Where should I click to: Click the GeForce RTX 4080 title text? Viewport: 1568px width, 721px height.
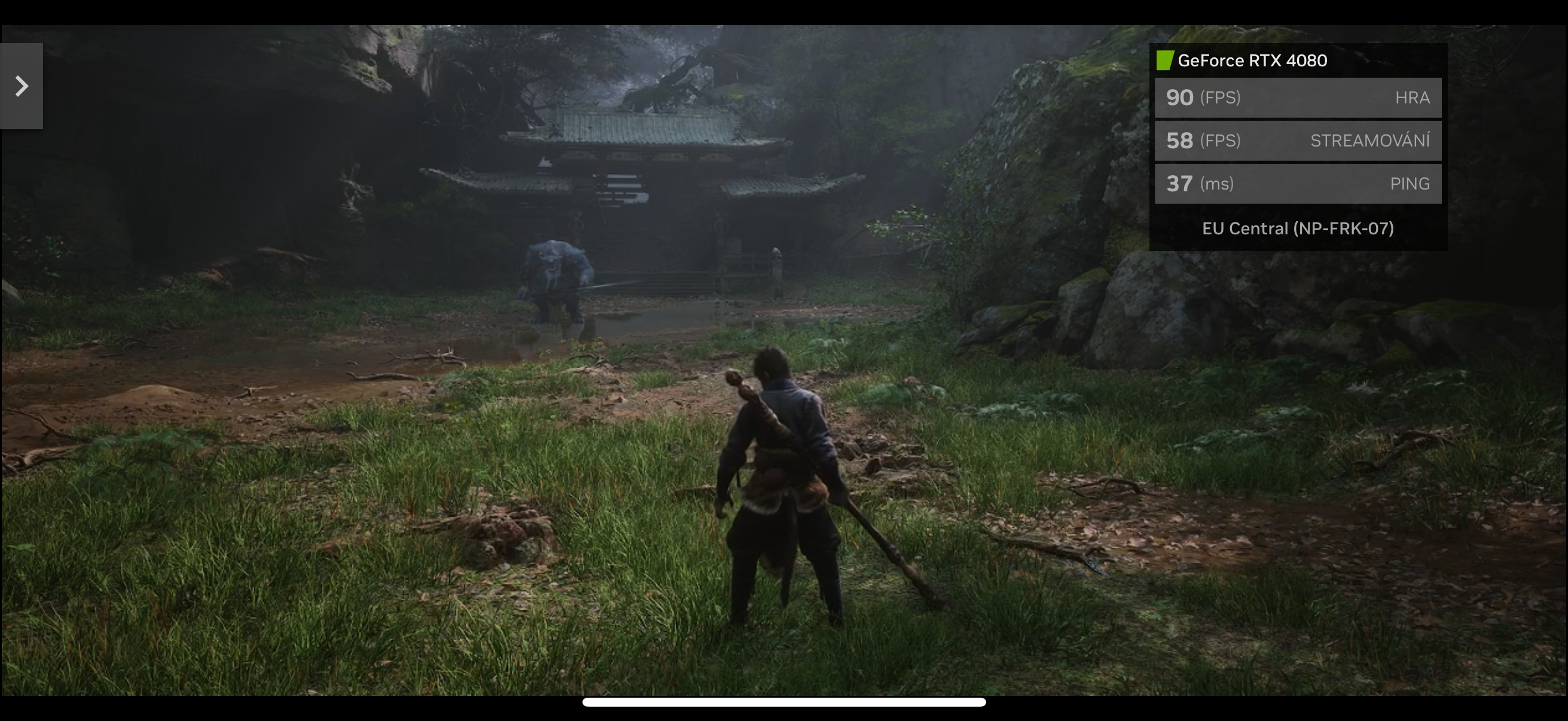click(1252, 60)
